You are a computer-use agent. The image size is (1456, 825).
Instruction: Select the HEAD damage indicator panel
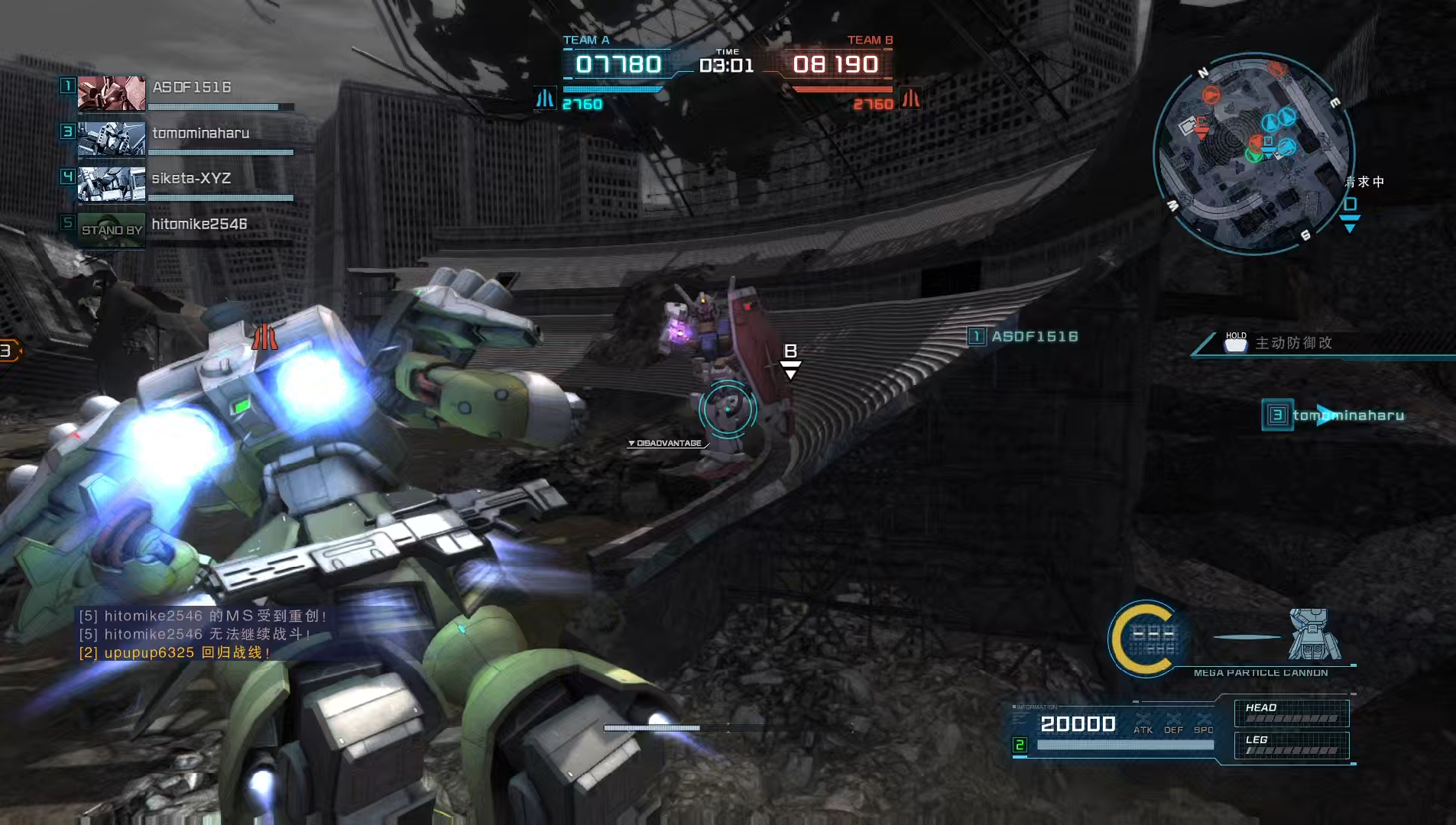pos(1292,713)
